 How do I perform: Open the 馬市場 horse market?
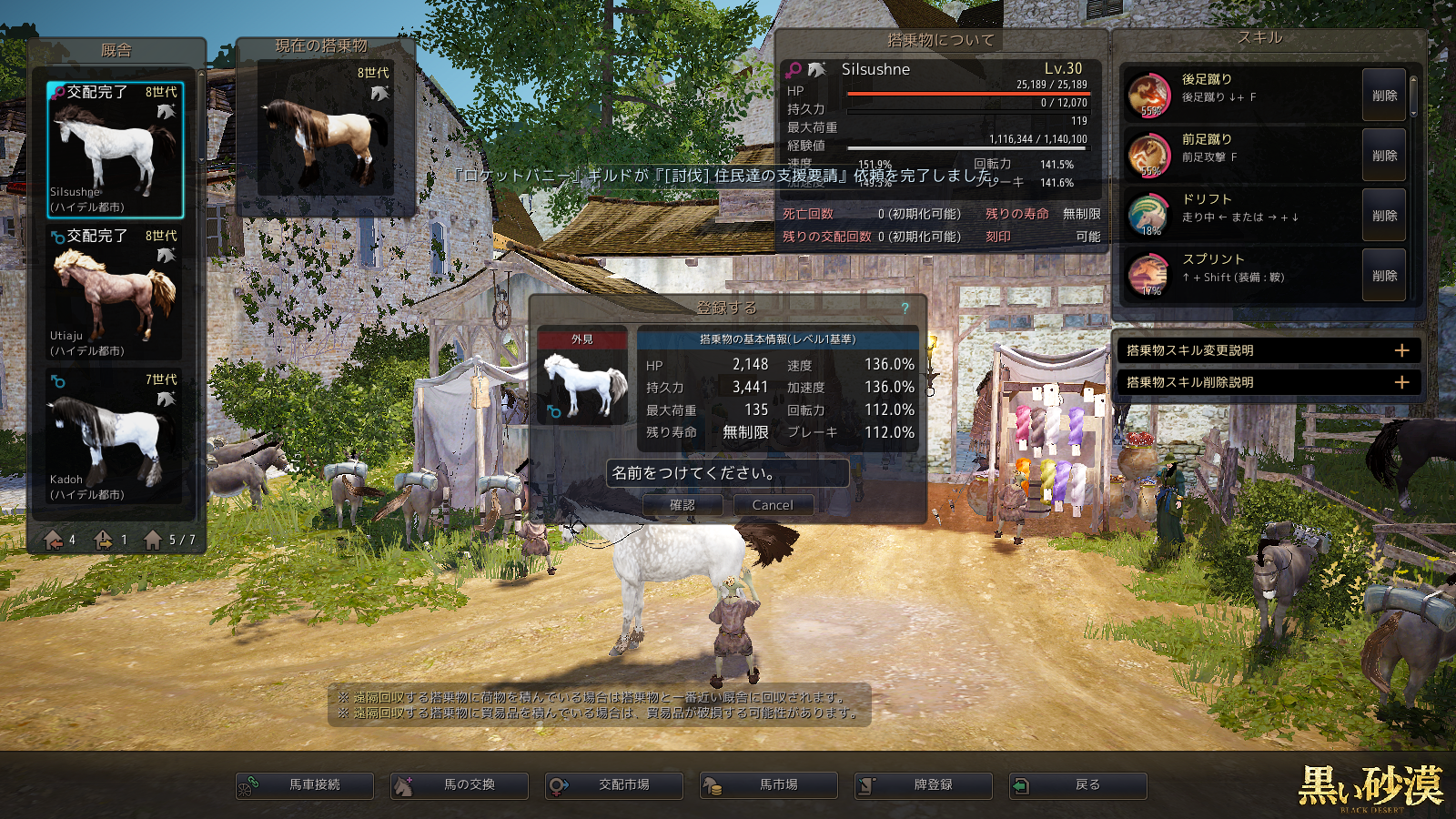(x=769, y=785)
